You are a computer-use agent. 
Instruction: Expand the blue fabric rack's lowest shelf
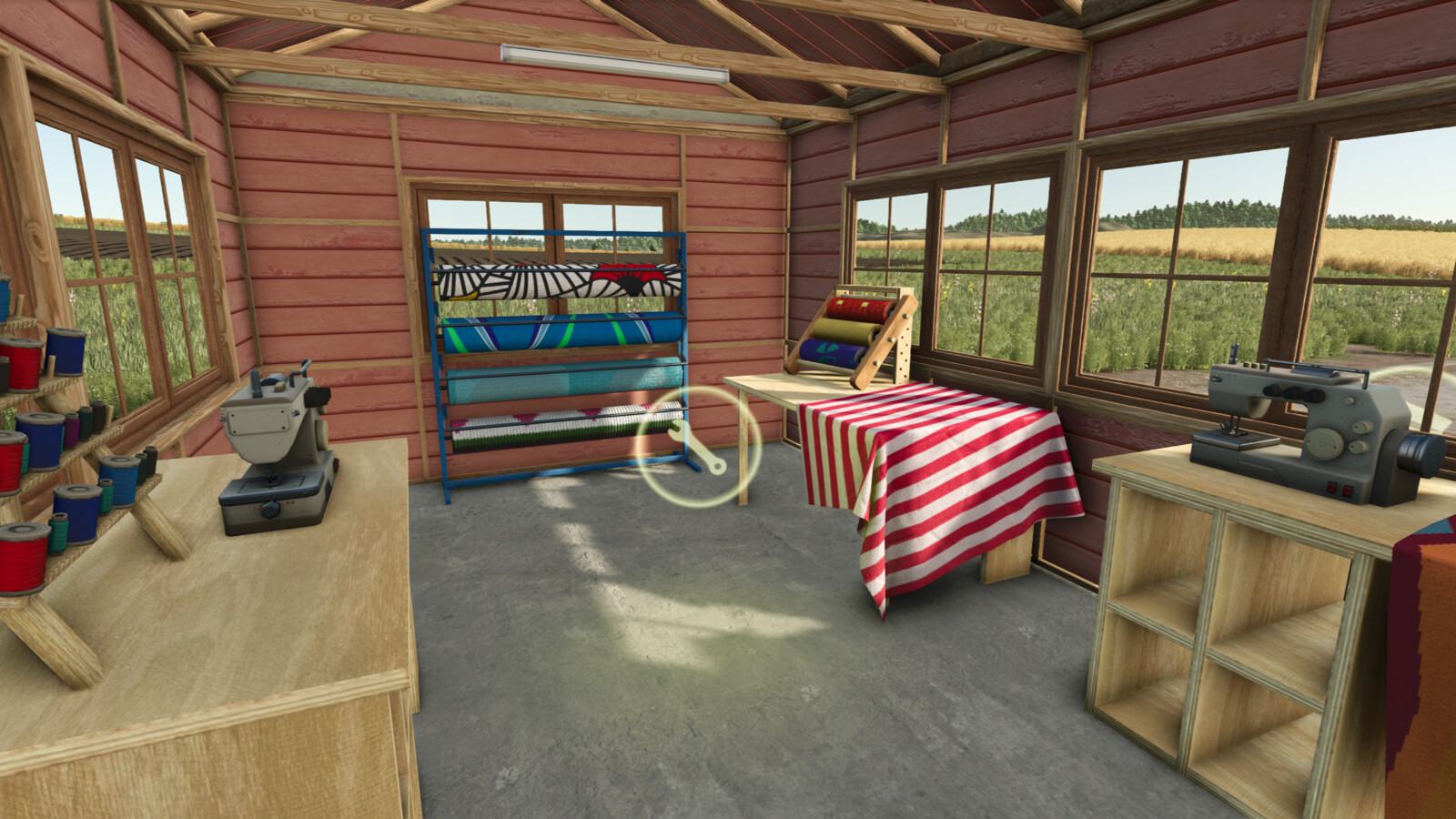pos(546,428)
